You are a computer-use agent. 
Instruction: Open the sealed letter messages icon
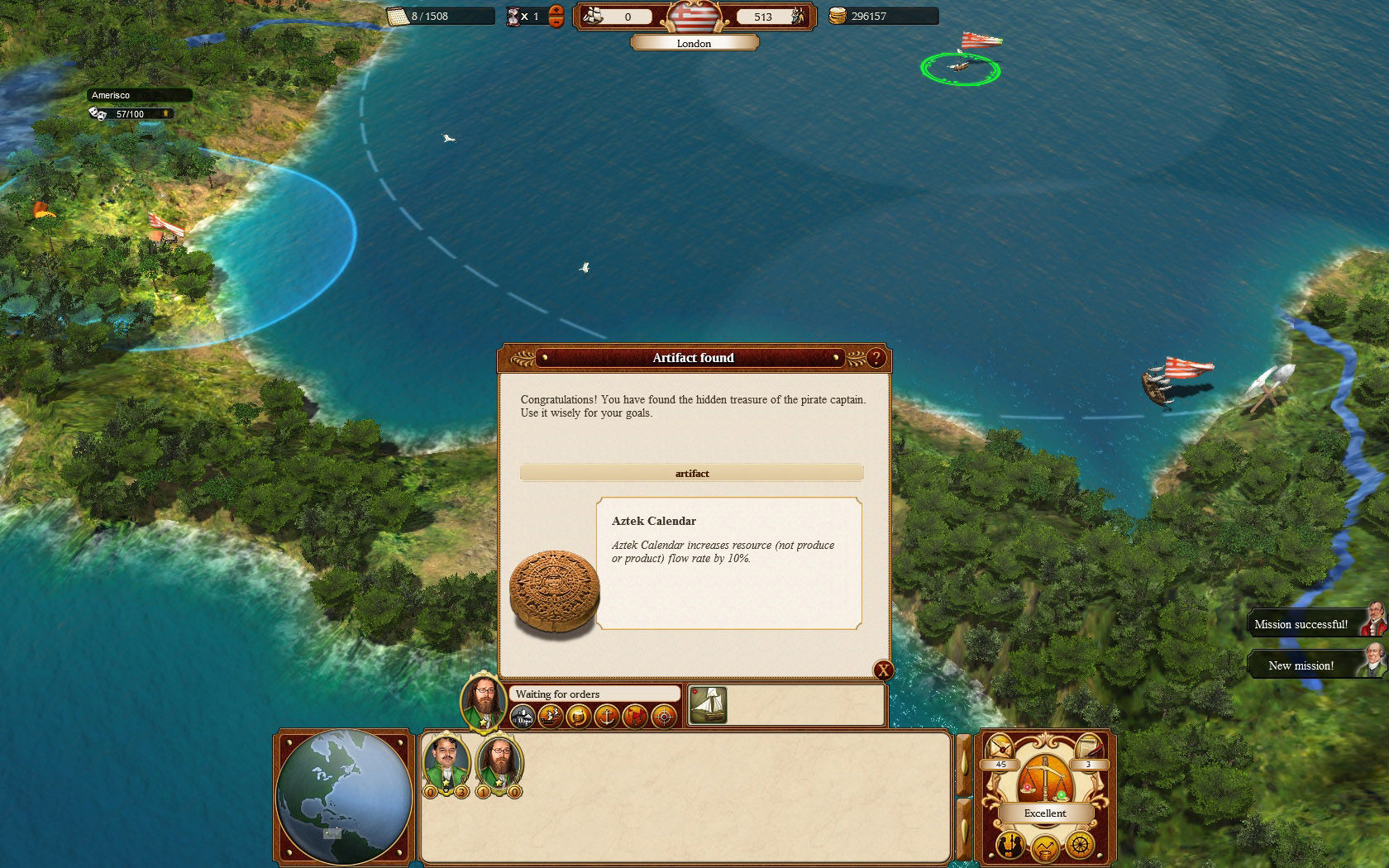pyautogui.click(x=1000, y=750)
